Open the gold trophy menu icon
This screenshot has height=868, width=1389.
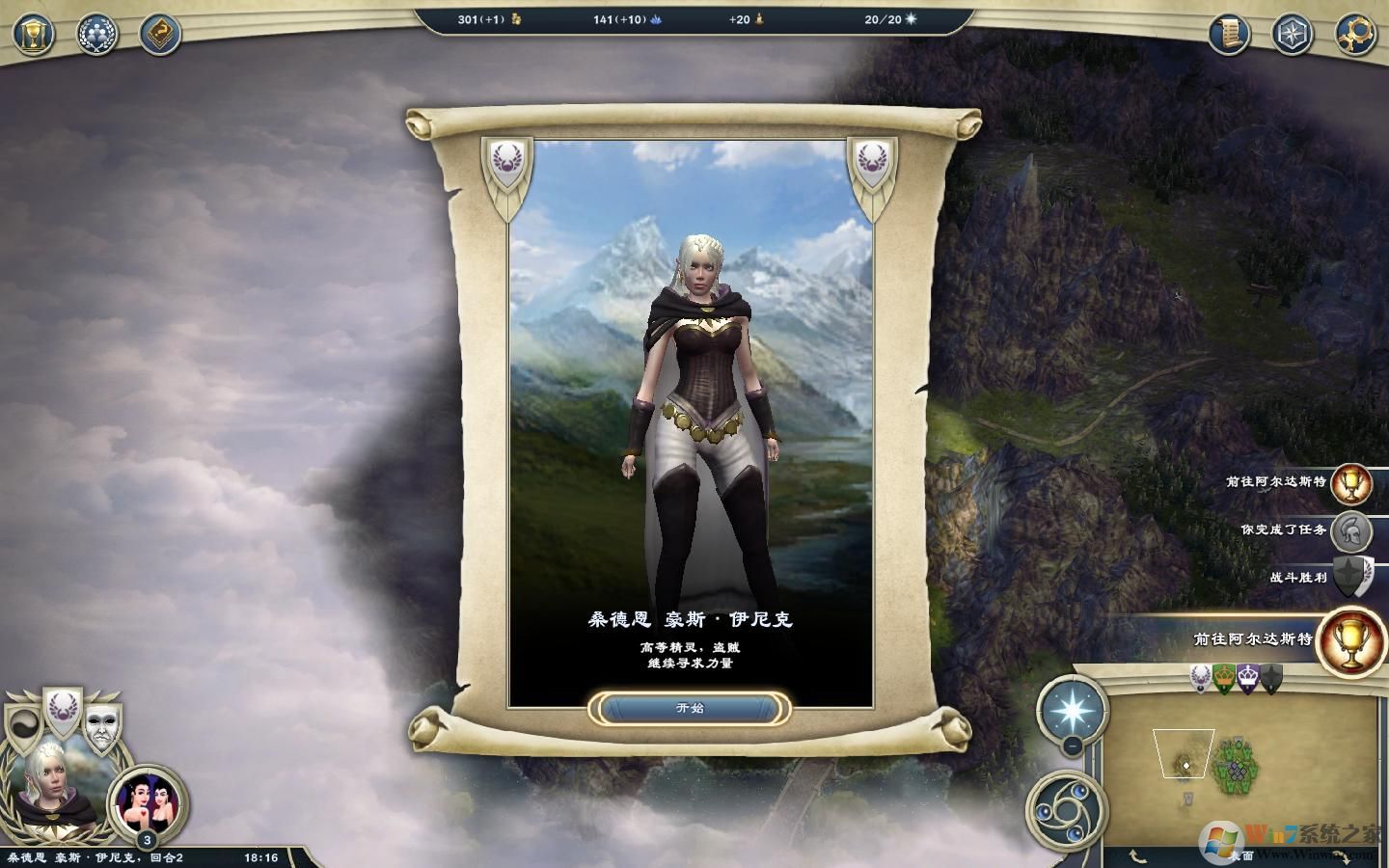point(34,36)
